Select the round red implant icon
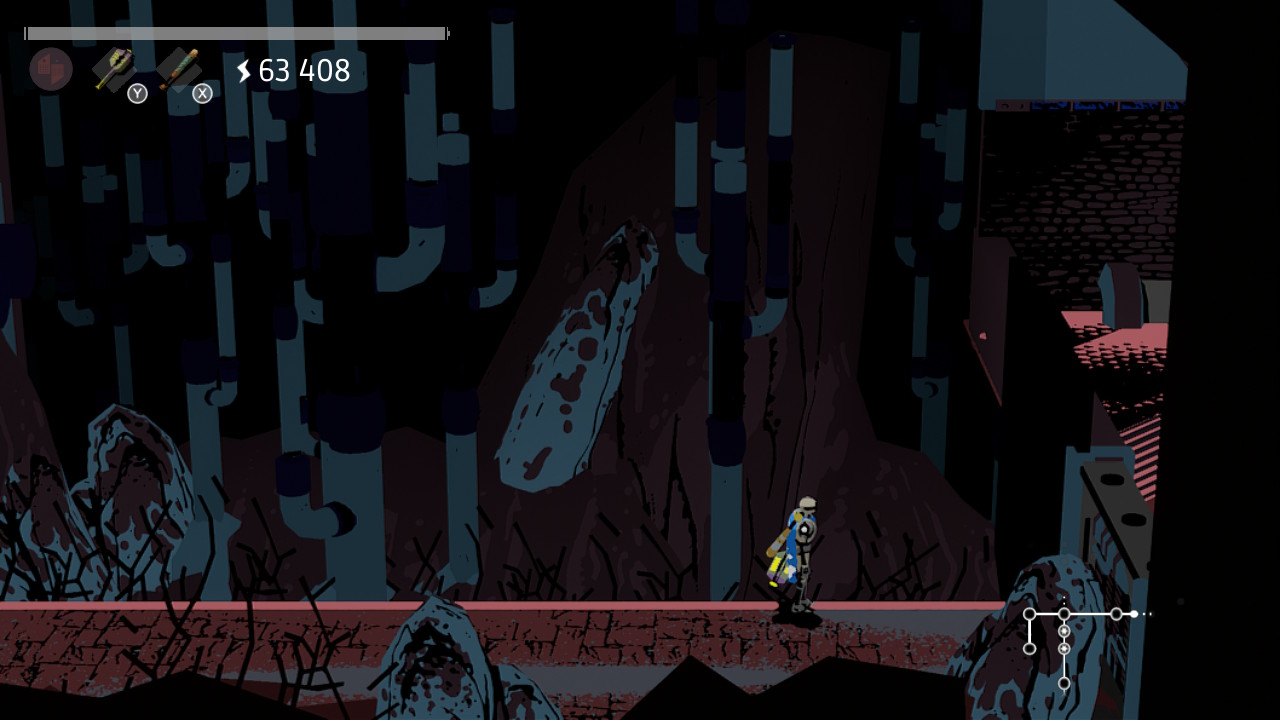The width and height of the screenshot is (1280, 720). click(51, 69)
